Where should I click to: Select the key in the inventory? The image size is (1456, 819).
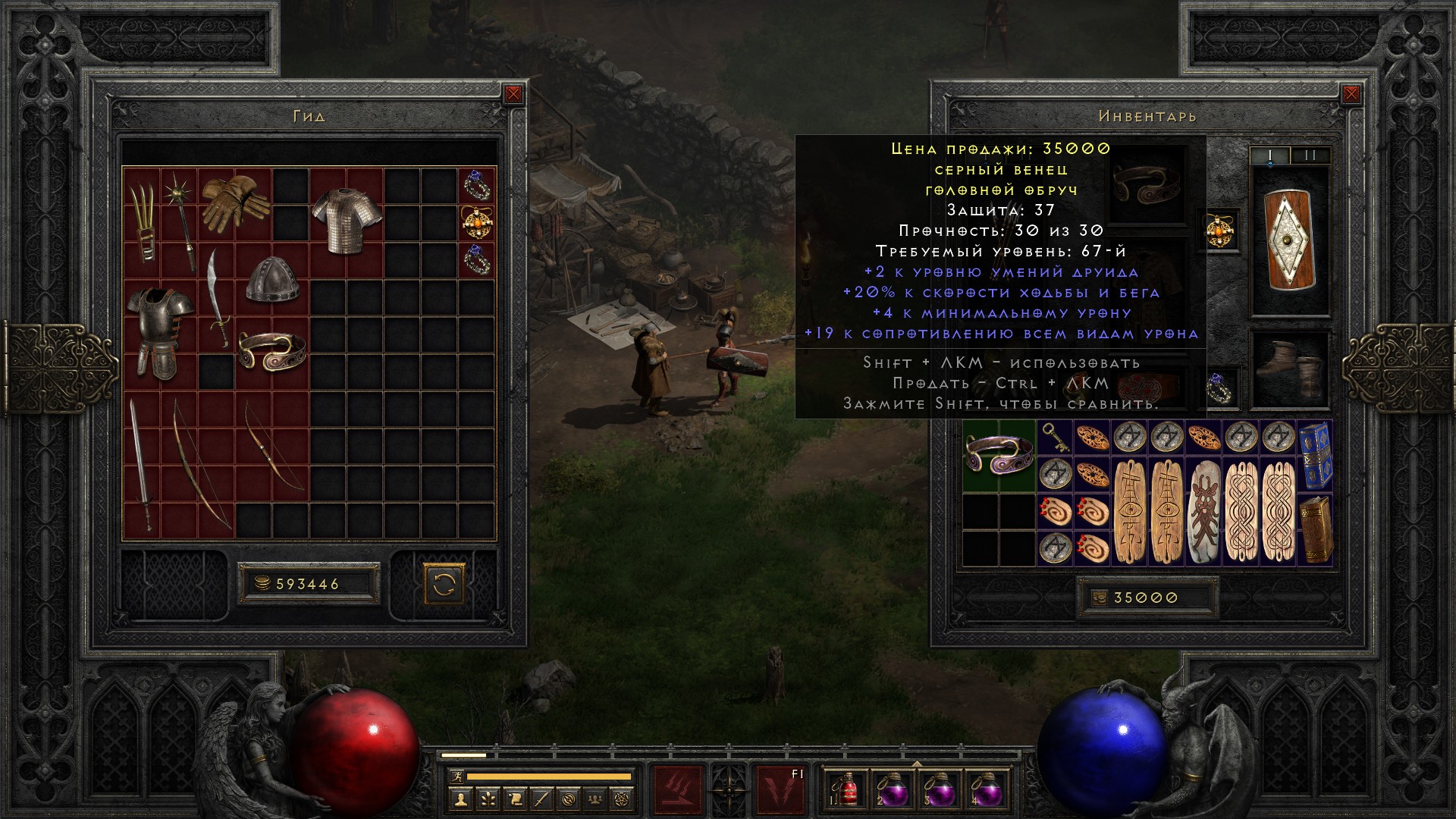(x=1055, y=438)
